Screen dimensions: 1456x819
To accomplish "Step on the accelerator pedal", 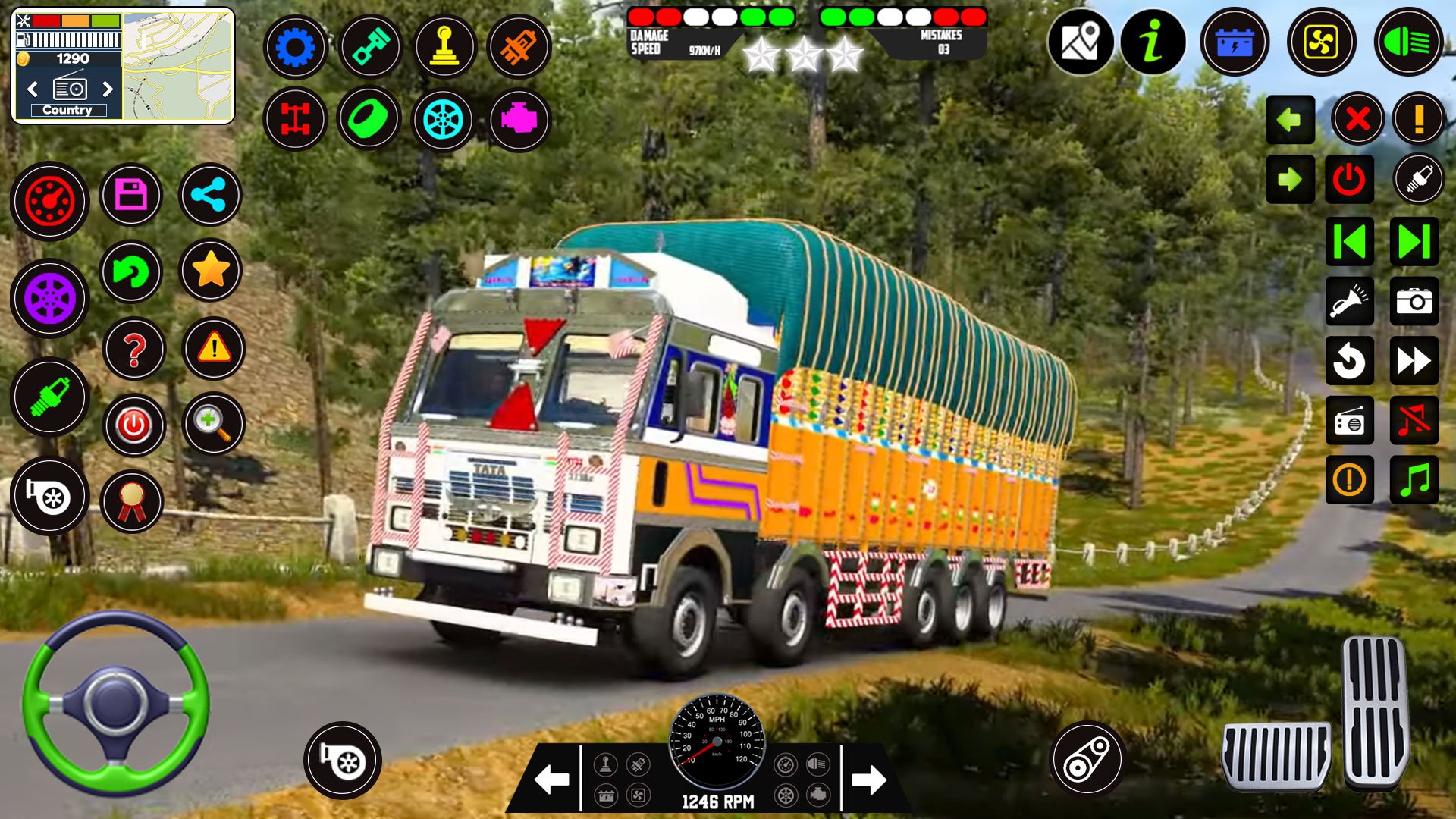I will 1376,713.
